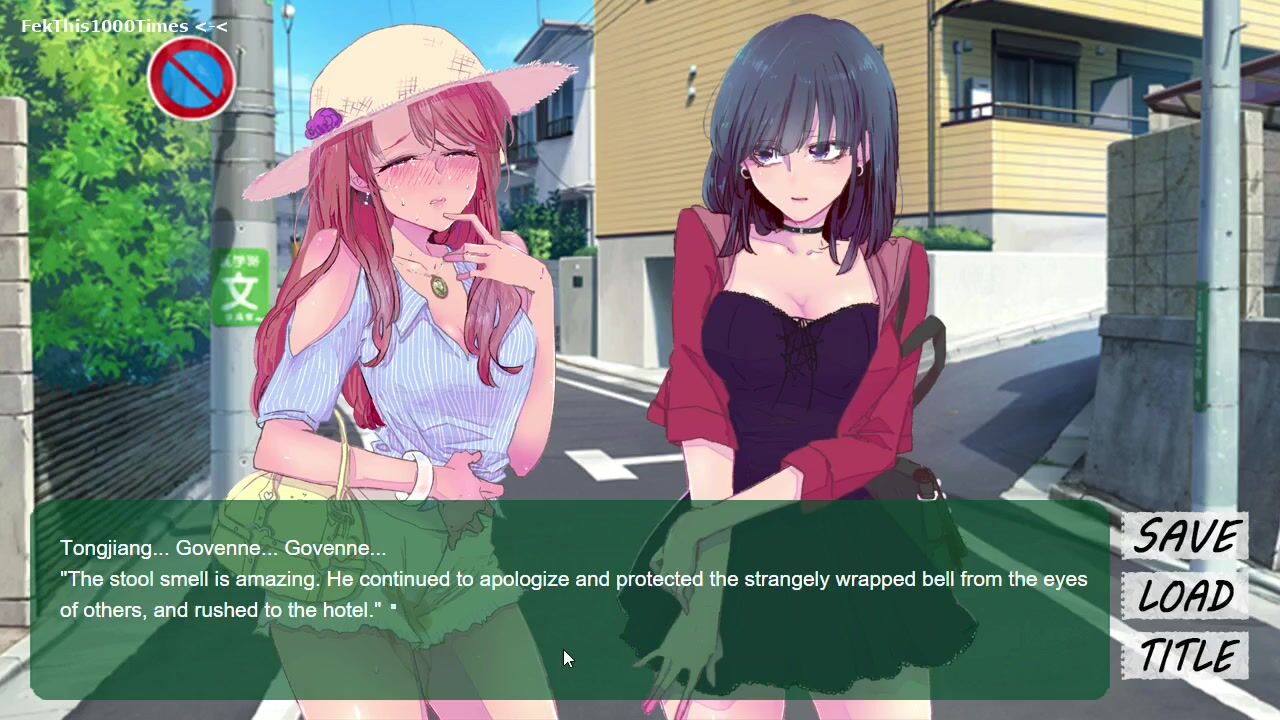Open the SAVE menu
This screenshot has width=1280, height=720.
(x=1185, y=537)
